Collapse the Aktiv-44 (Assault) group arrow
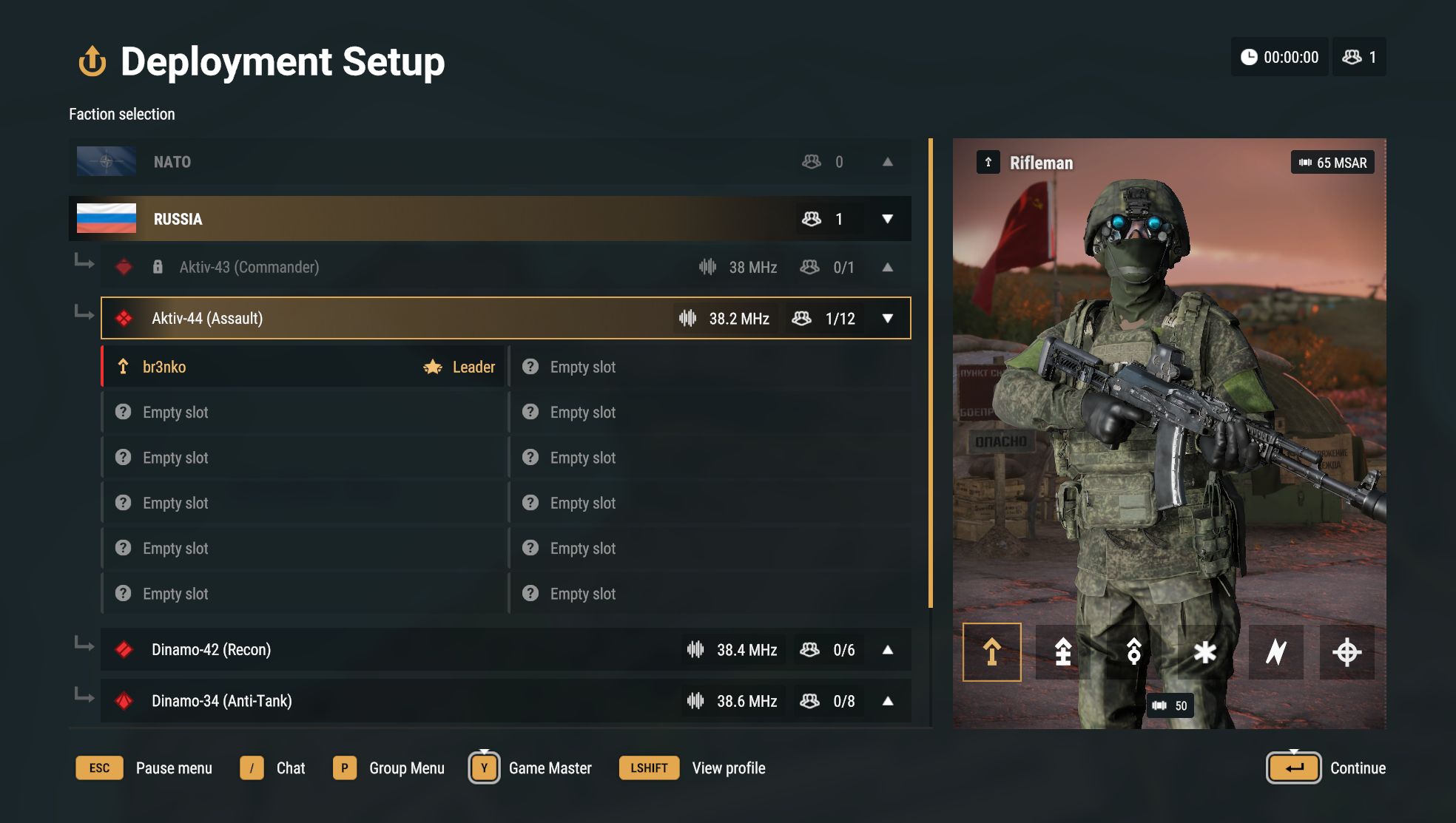This screenshot has height=823, width=1456. pyautogui.click(x=887, y=319)
